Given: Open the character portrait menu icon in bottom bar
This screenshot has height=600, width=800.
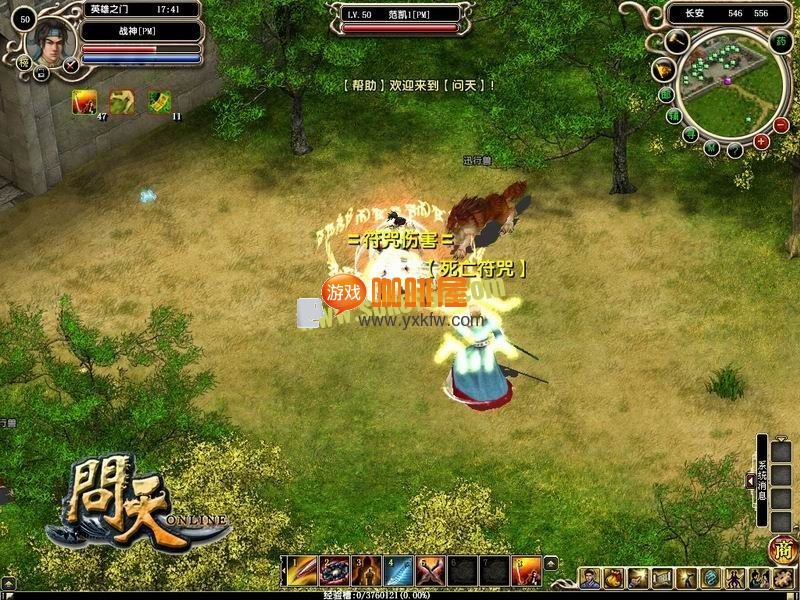Looking at the screenshot, I should [x=590, y=578].
